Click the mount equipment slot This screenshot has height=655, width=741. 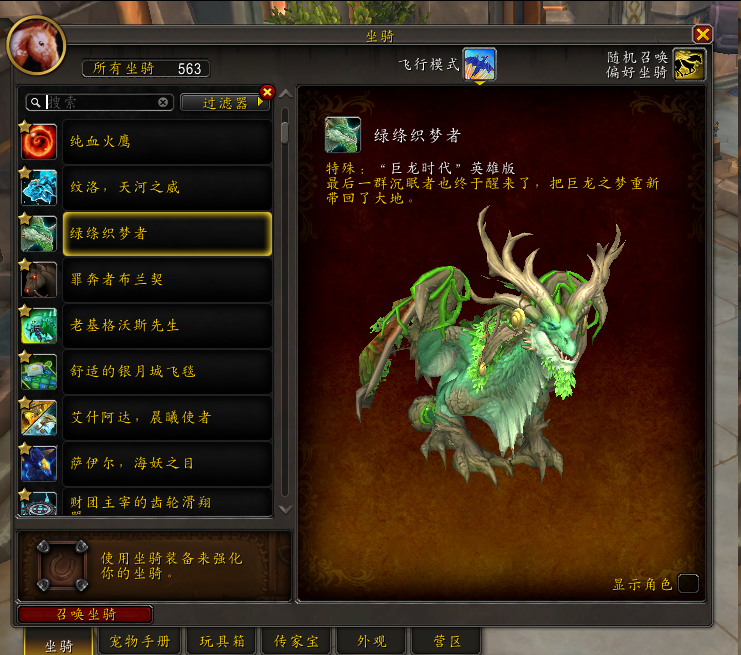(x=56, y=566)
